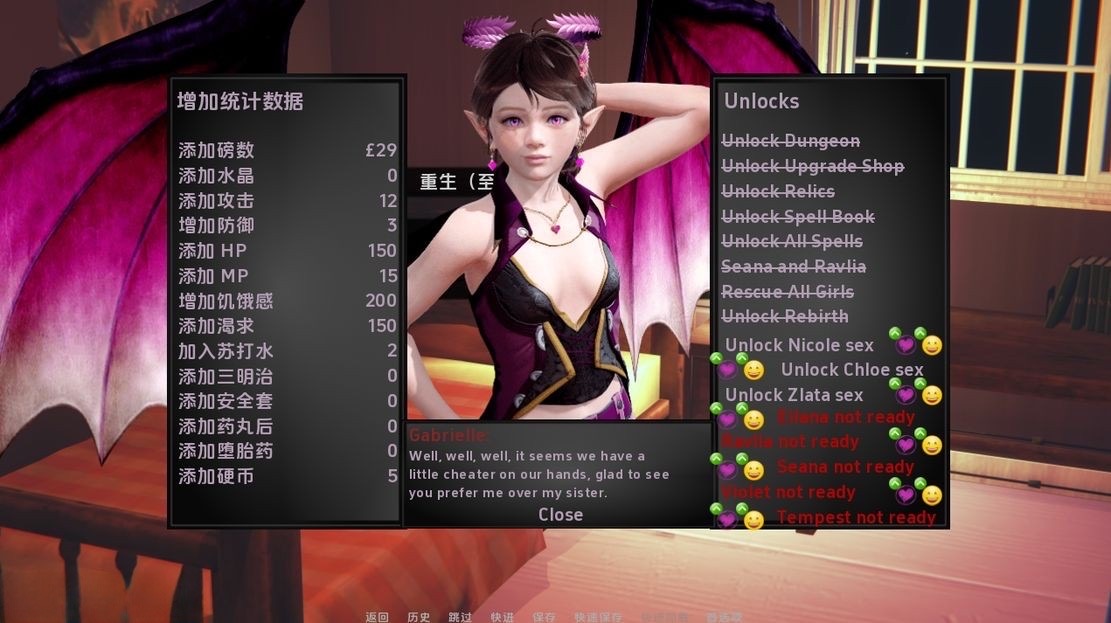Choose the 添加水晶 add-crystals entry
The width and height of the screenshot is (1111, 623).
[x=216, y=175]
